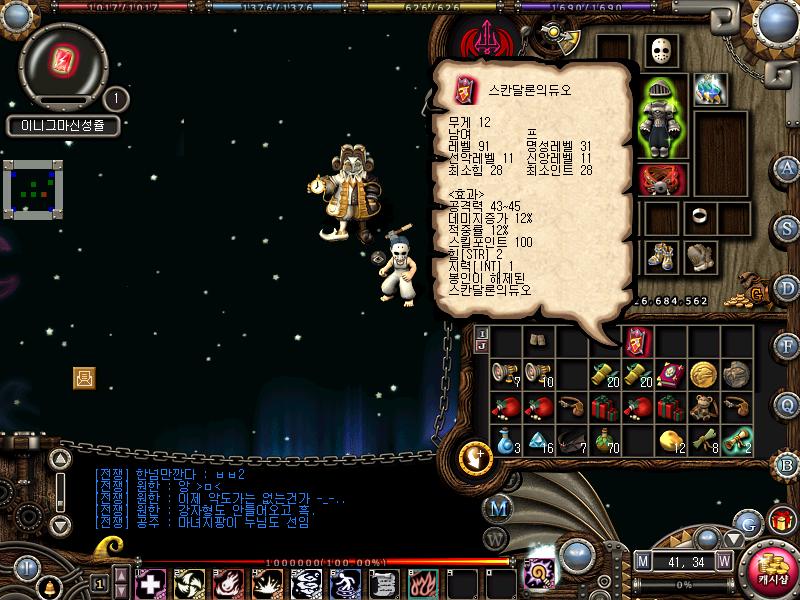Select the red storybook in inventory

[669, 374]
